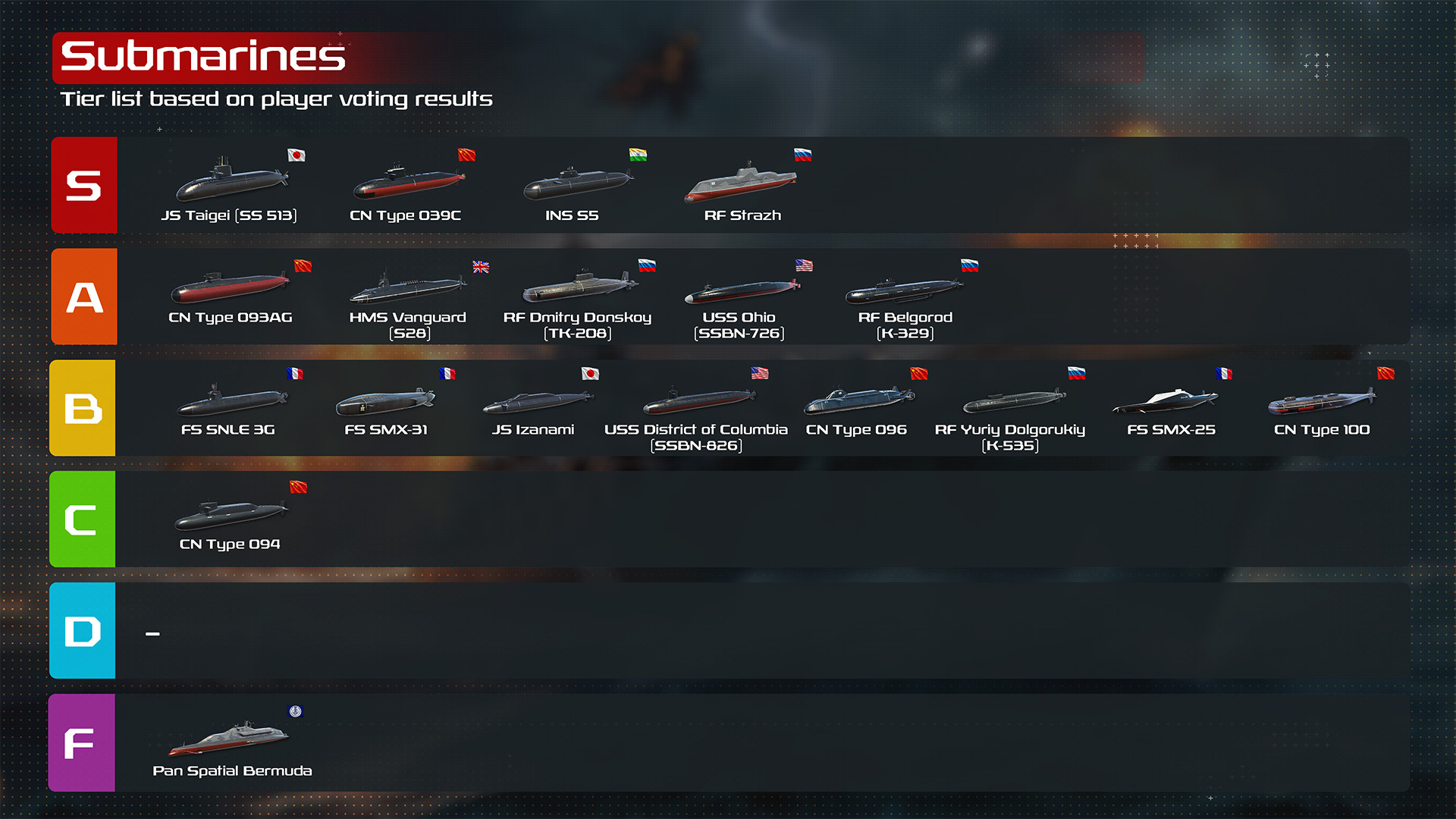This screenshot has height=819, width=1456.
Task: Select the CN Type 094 submarine
Action: pyautogui.click(x=231, y=516)
